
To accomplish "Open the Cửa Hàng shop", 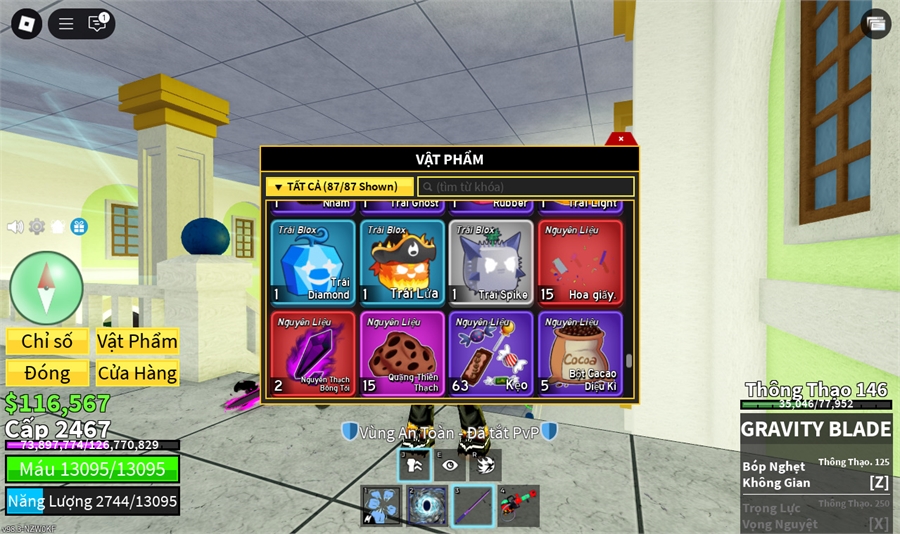I will (x=137, y=373).
